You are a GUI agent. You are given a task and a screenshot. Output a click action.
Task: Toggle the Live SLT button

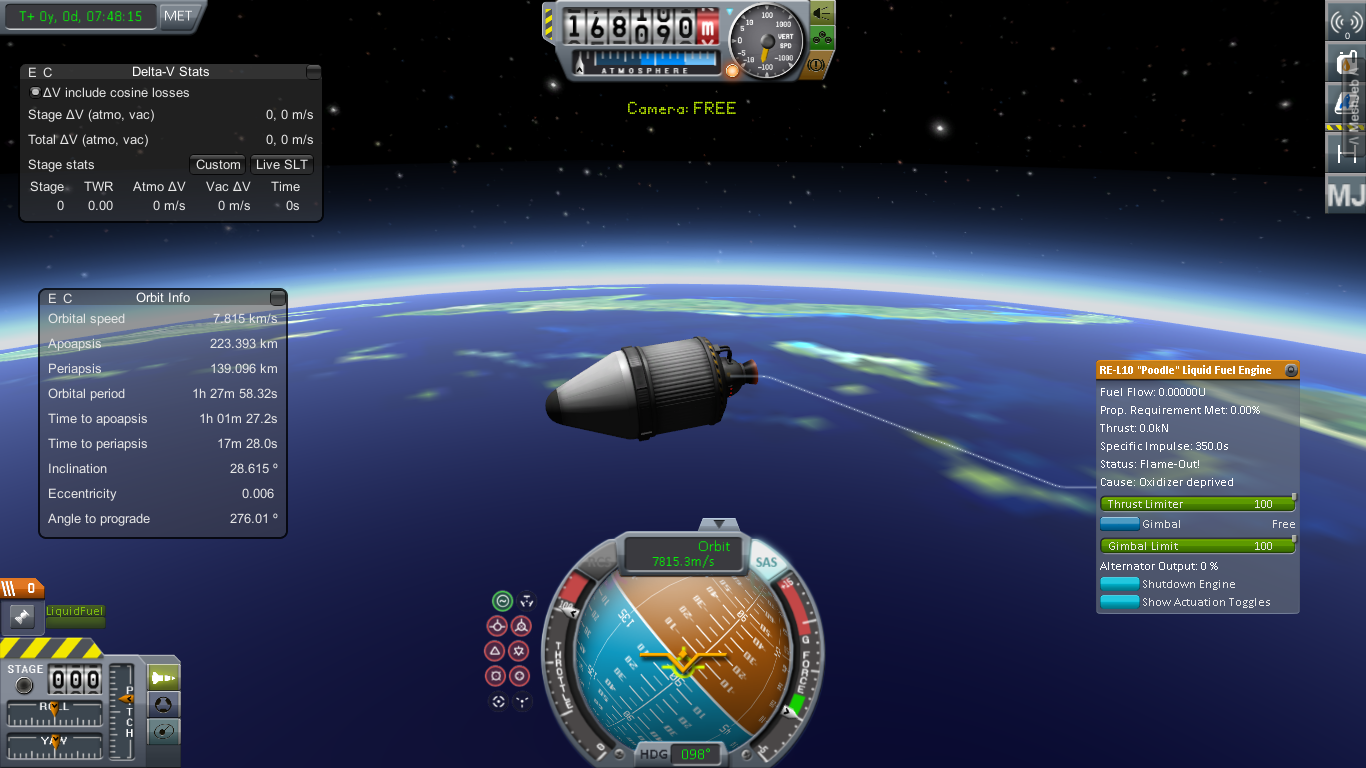(x=282, y=165)
